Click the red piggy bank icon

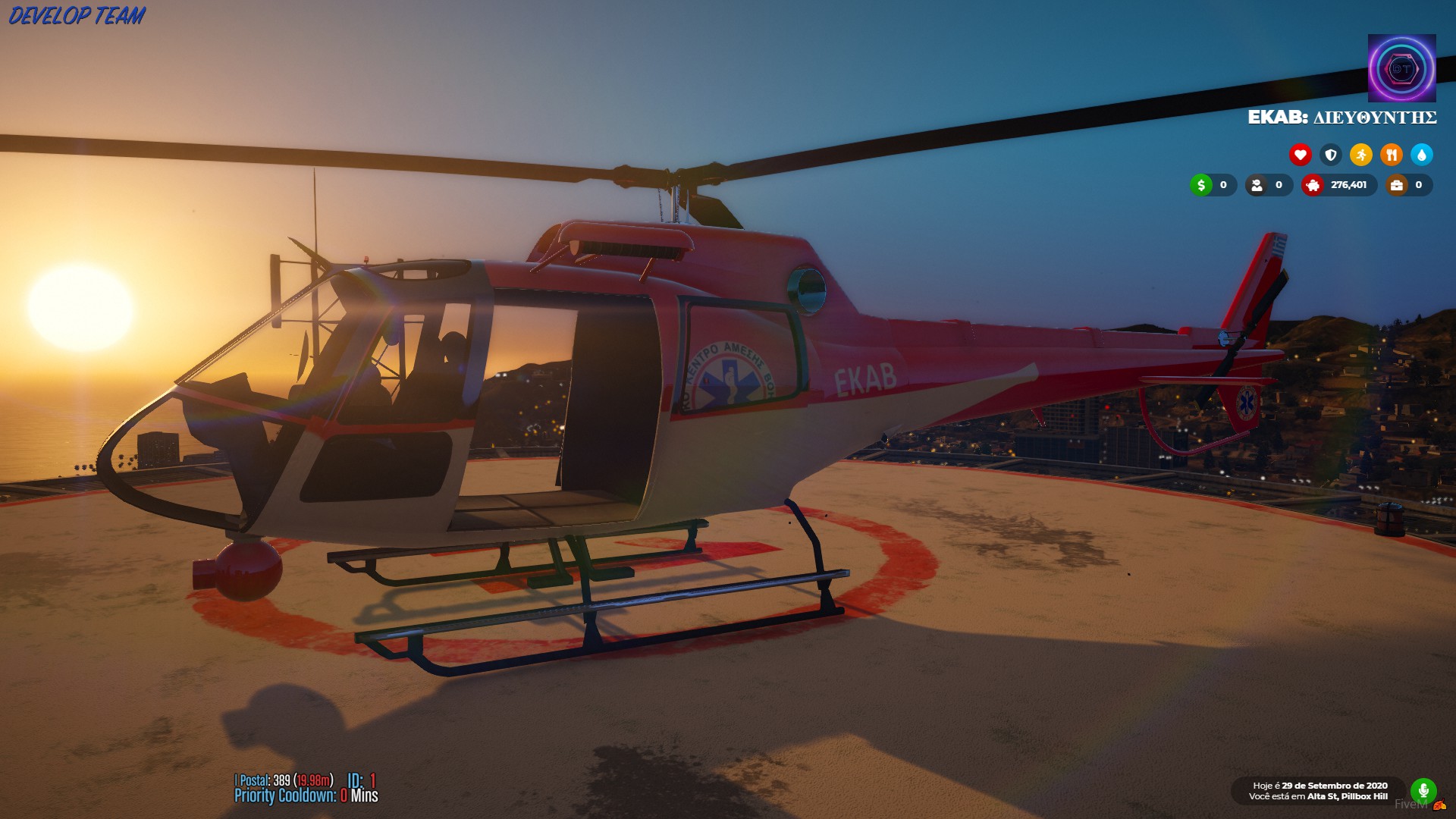click(x=1313, y=185)
